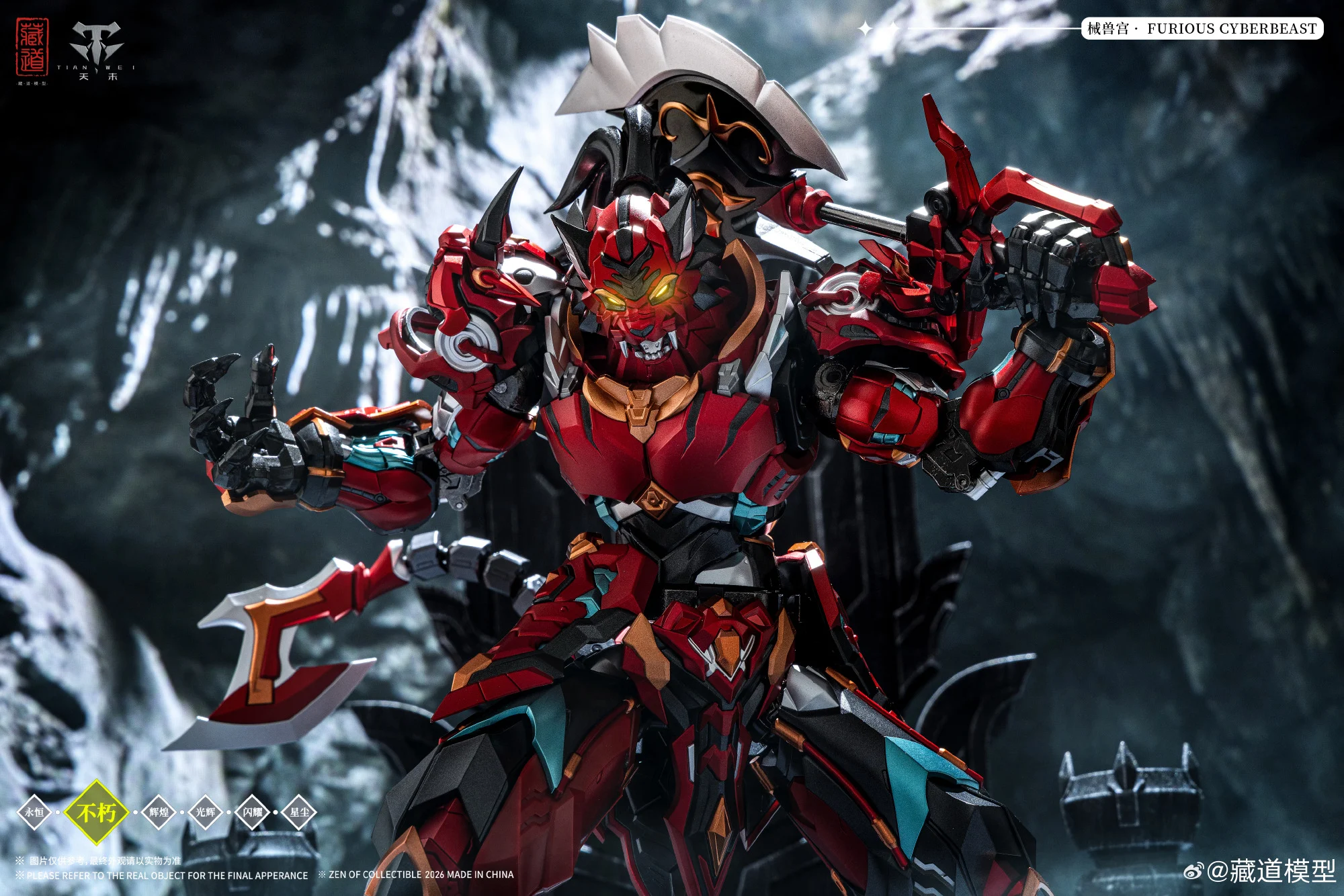Choose the 星尘 rarity diamond
Viewport: 1344px width, 896px height.
click(299, 812)
